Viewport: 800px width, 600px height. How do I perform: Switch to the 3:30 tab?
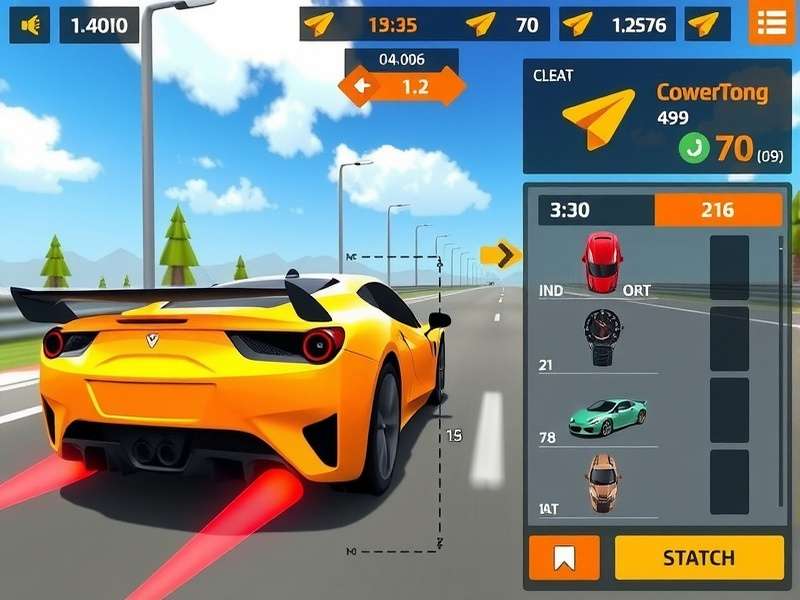(x=596, y=210)
